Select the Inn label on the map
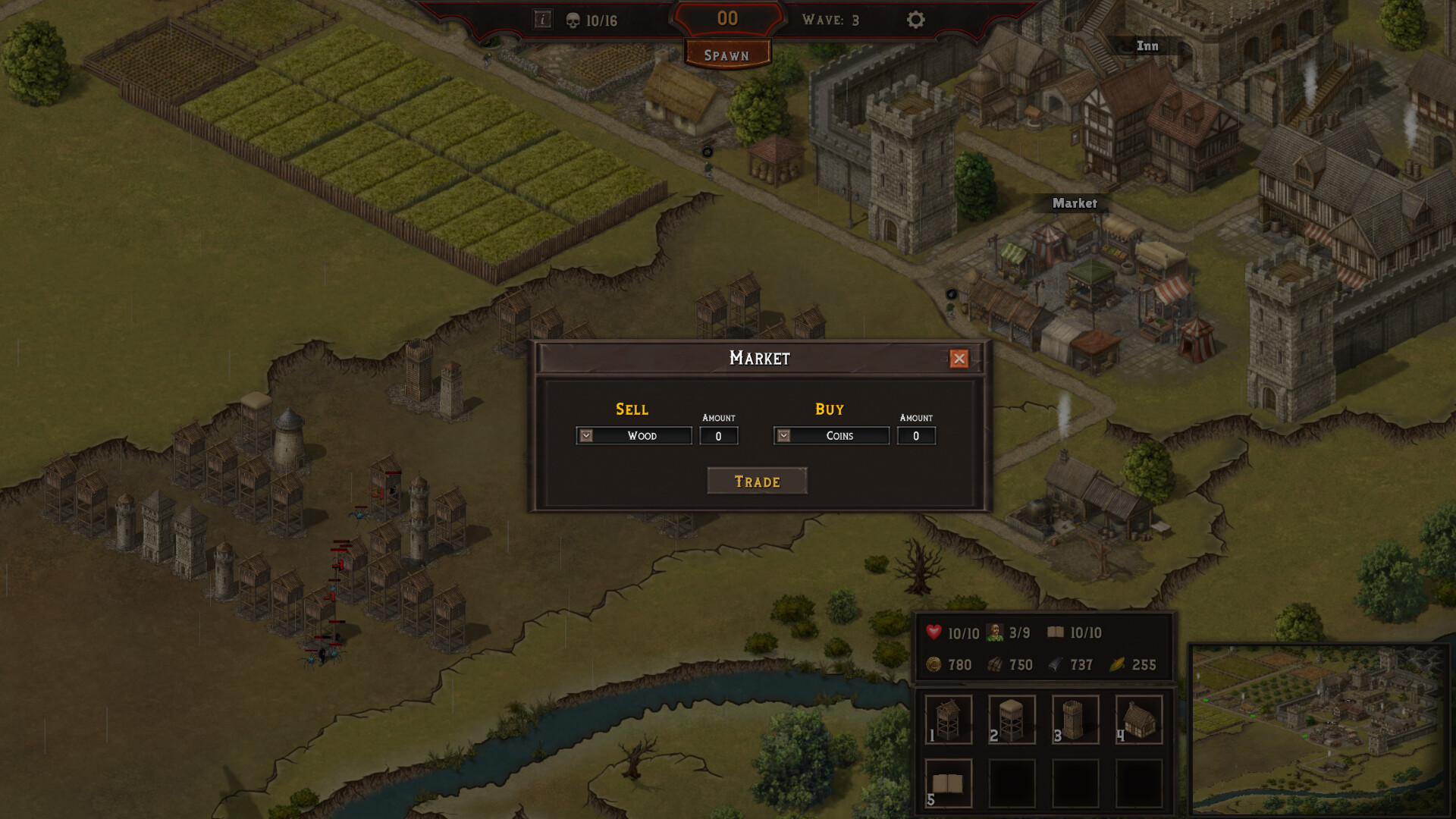Viewport: 1456px width, 819px height. [x=1145, y=45]
